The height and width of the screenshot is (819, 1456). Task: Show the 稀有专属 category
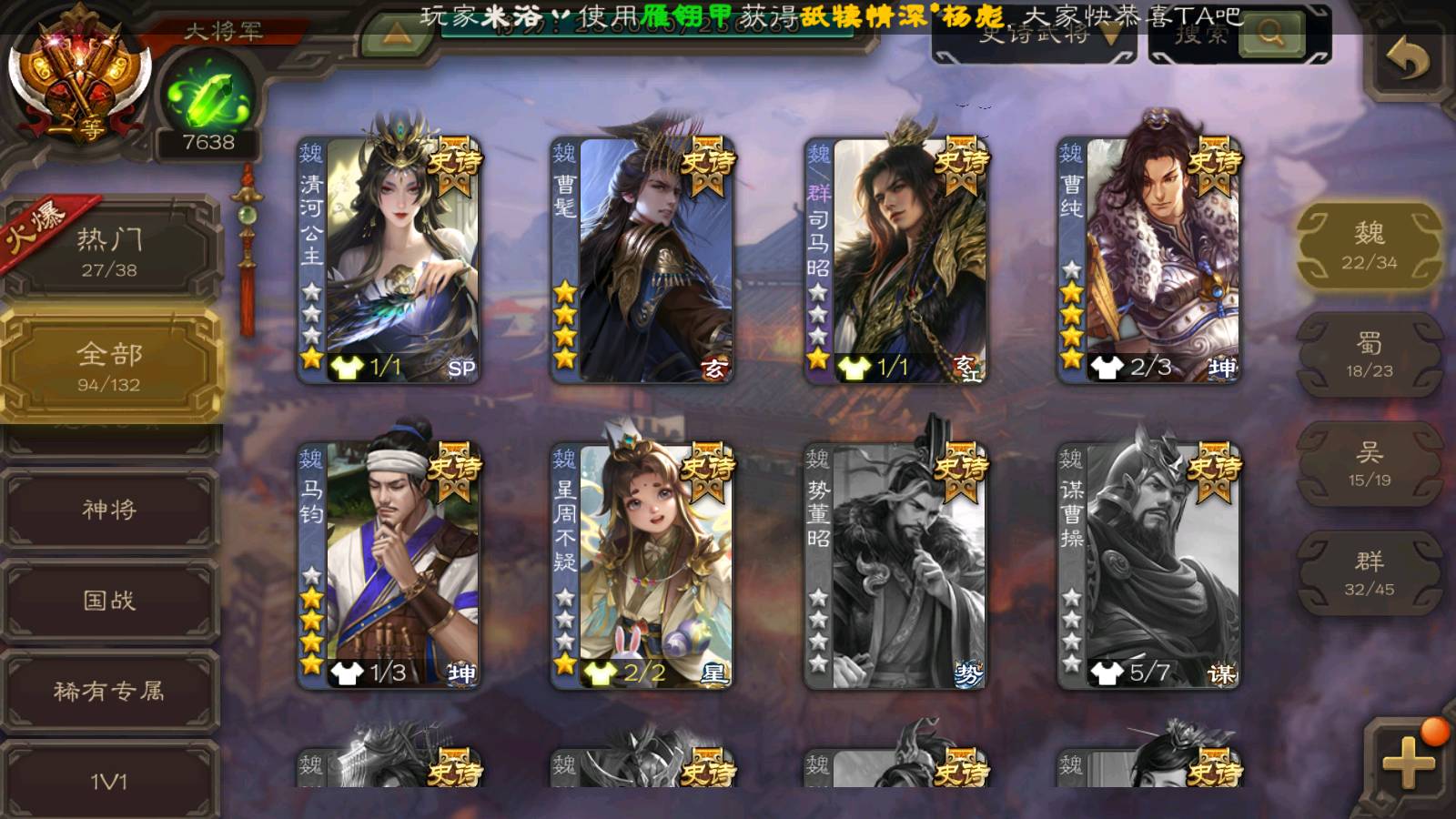[109, 692]
